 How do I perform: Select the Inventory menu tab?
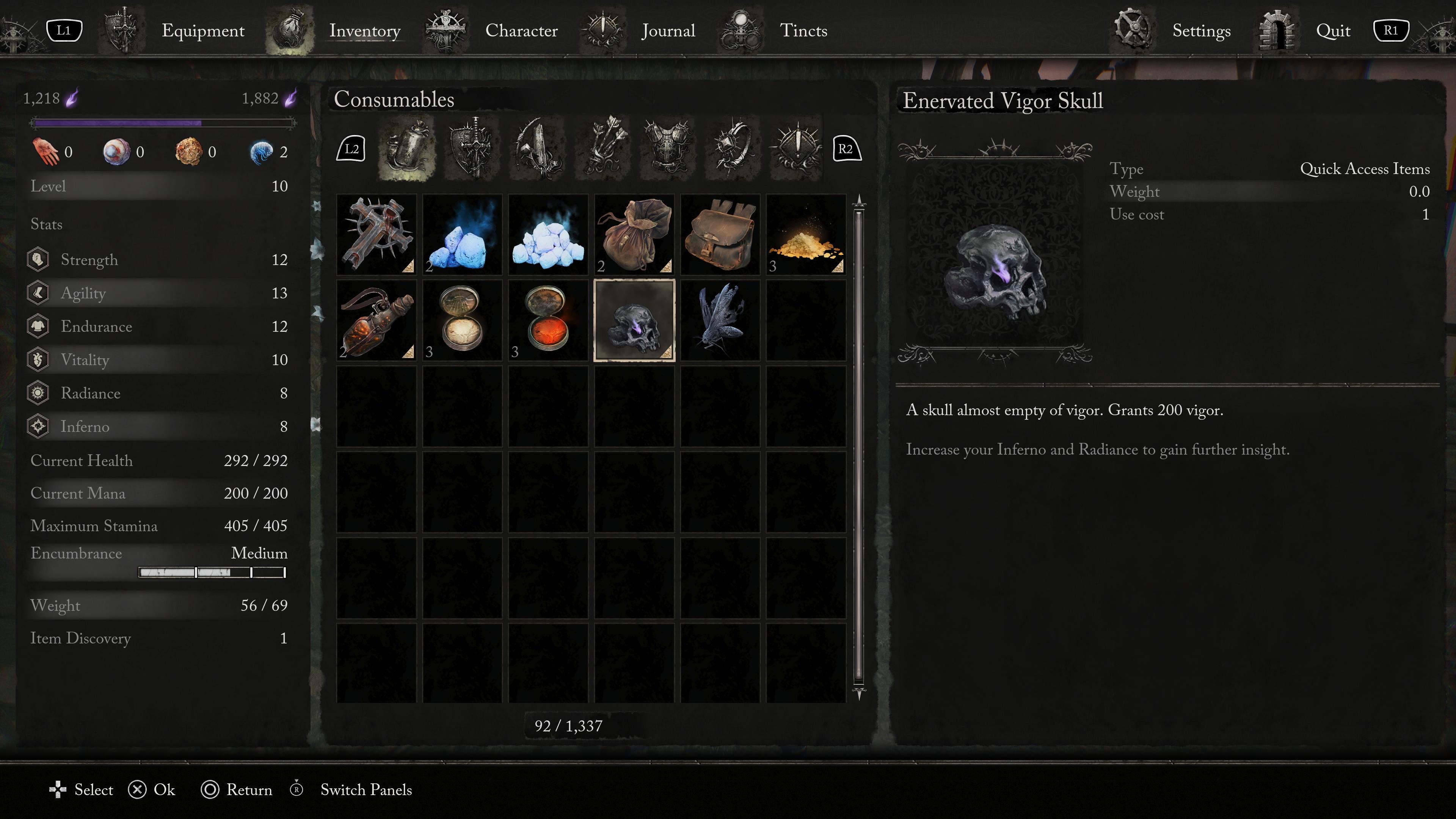click(x=364, y=30)
